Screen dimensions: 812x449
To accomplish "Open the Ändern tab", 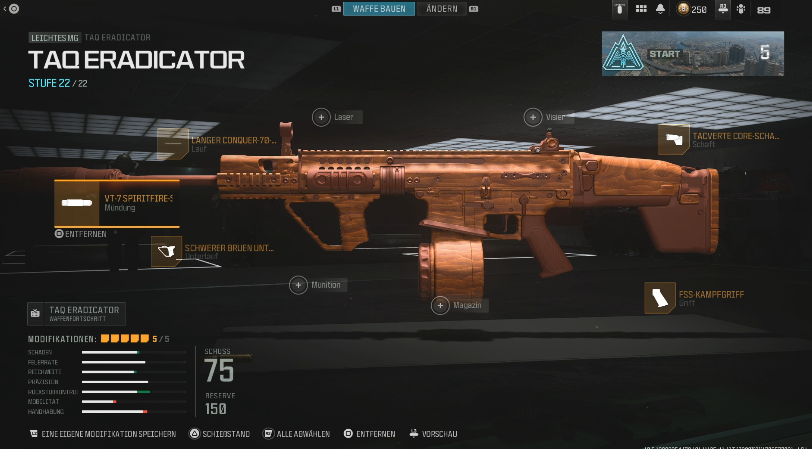I will click(441, 9).
